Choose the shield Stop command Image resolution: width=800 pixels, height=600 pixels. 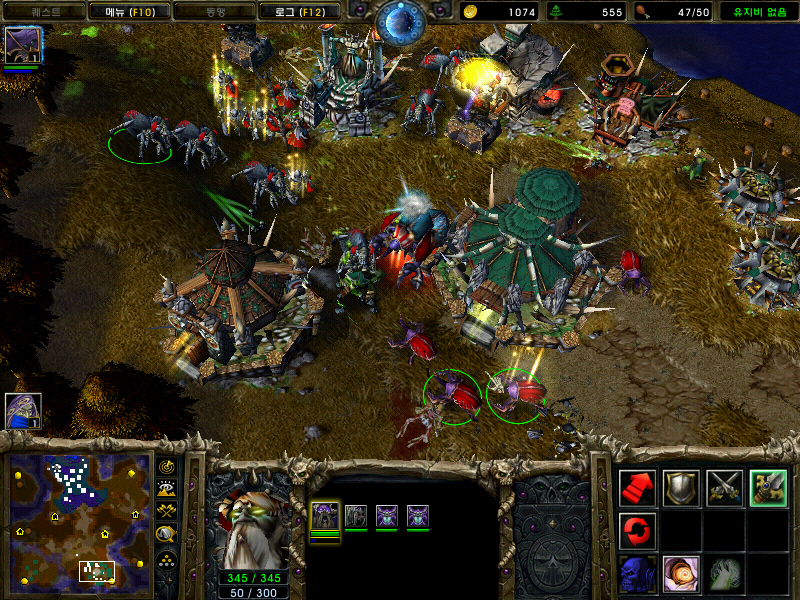[681, 487]
